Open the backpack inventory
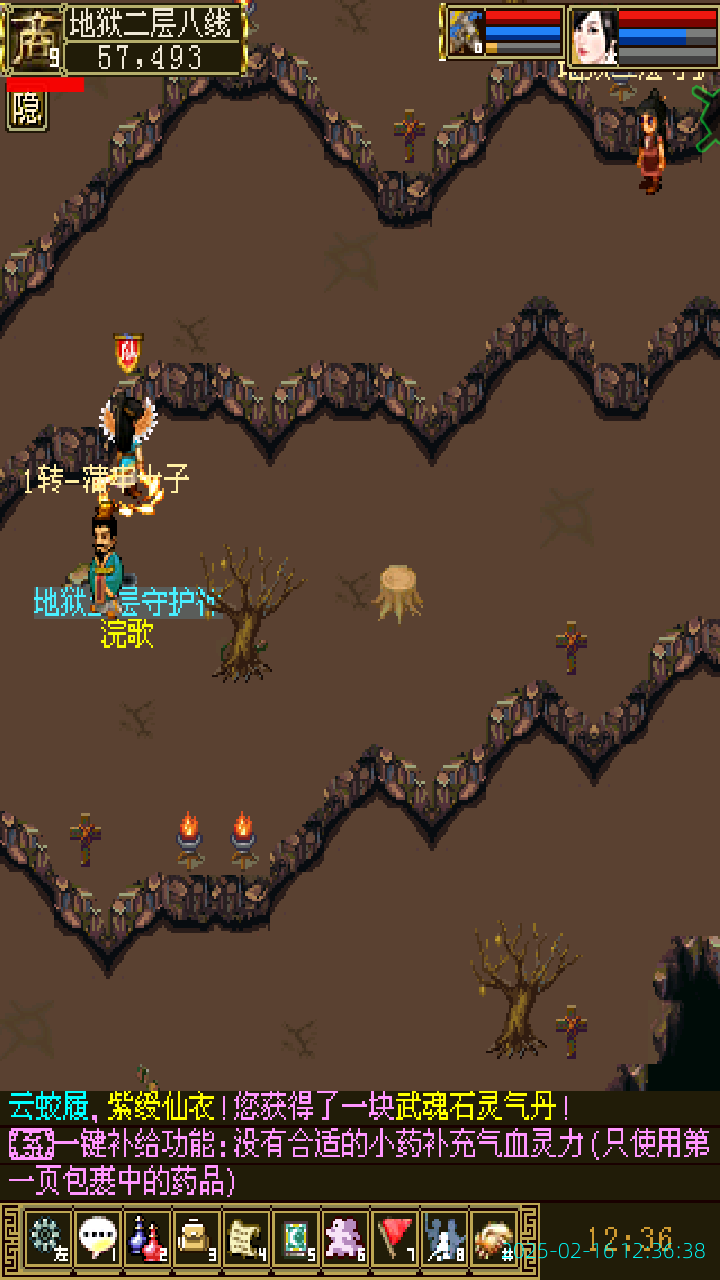The width and height of the screenshot is (720, 1280). click(x=196, y=1239)
